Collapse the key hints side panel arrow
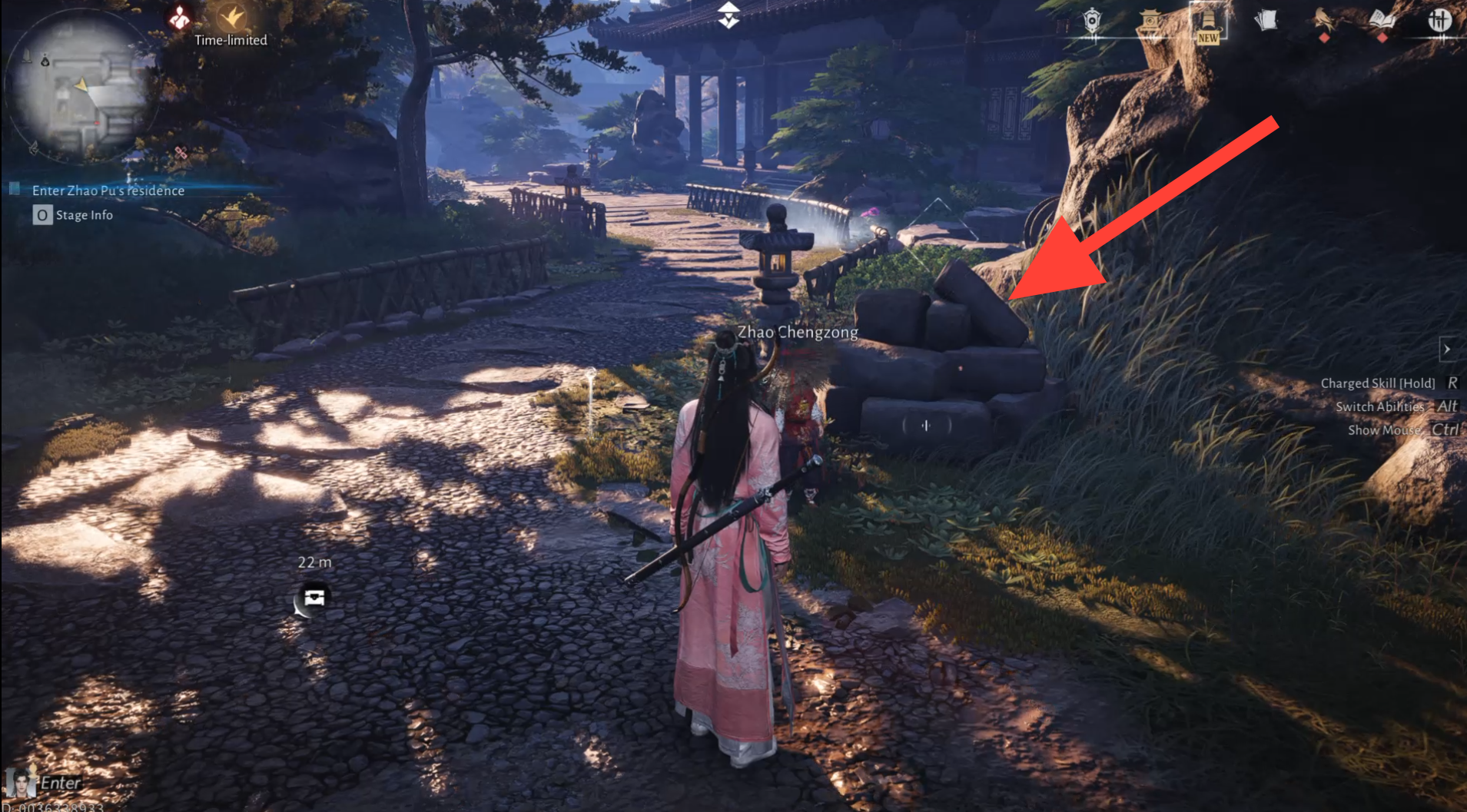The width and height of the screenshot is (1467, 812). 1447,350
